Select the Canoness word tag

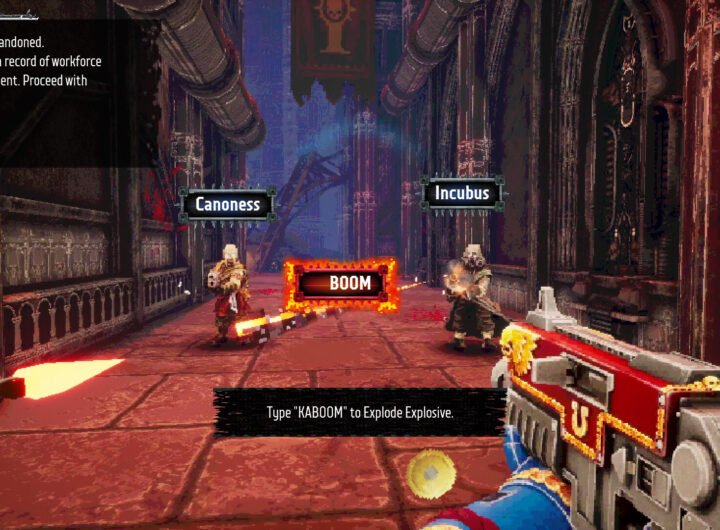pos(227,204)
